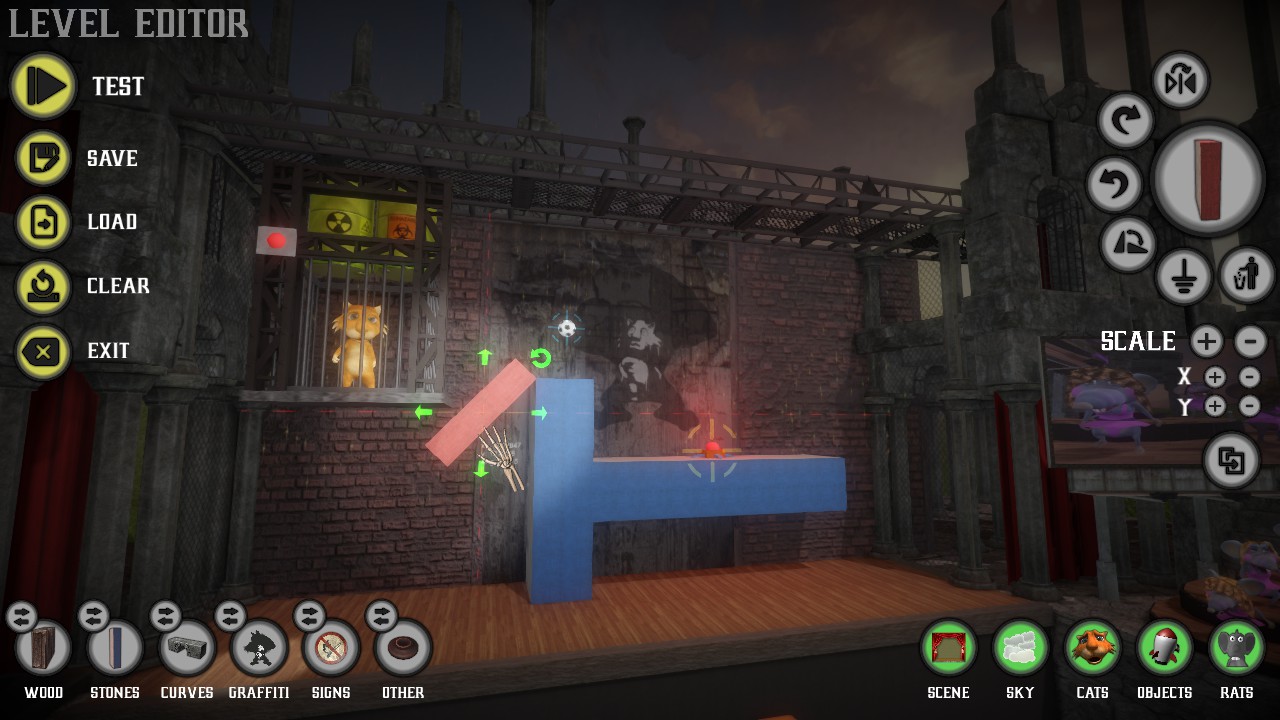Click the TEST button to playtest
The height and width of the screenshot is (720, 1280).
pyautogui.click(x=42, y=86)
